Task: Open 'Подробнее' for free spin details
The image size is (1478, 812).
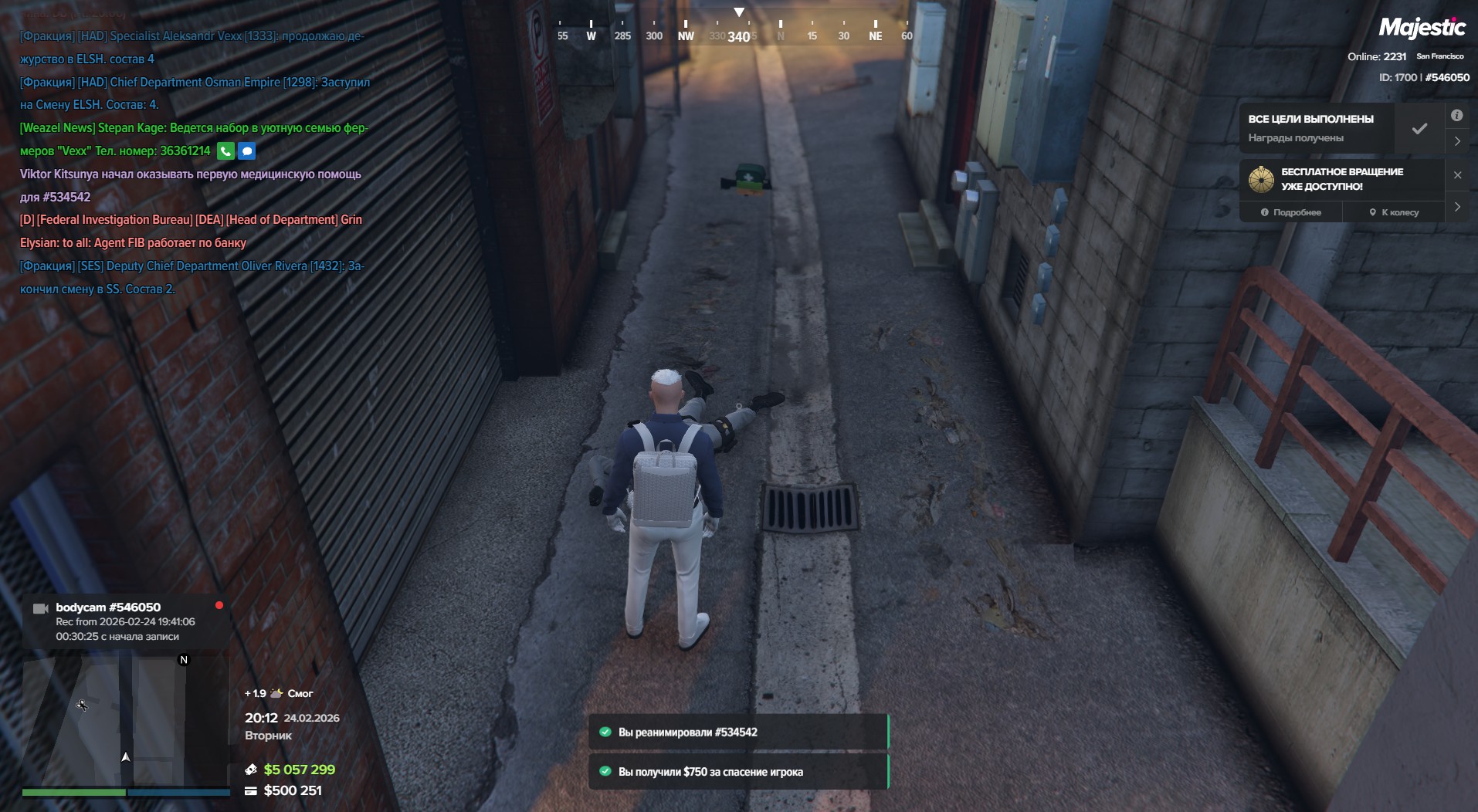Action: tap(1291, 212)
